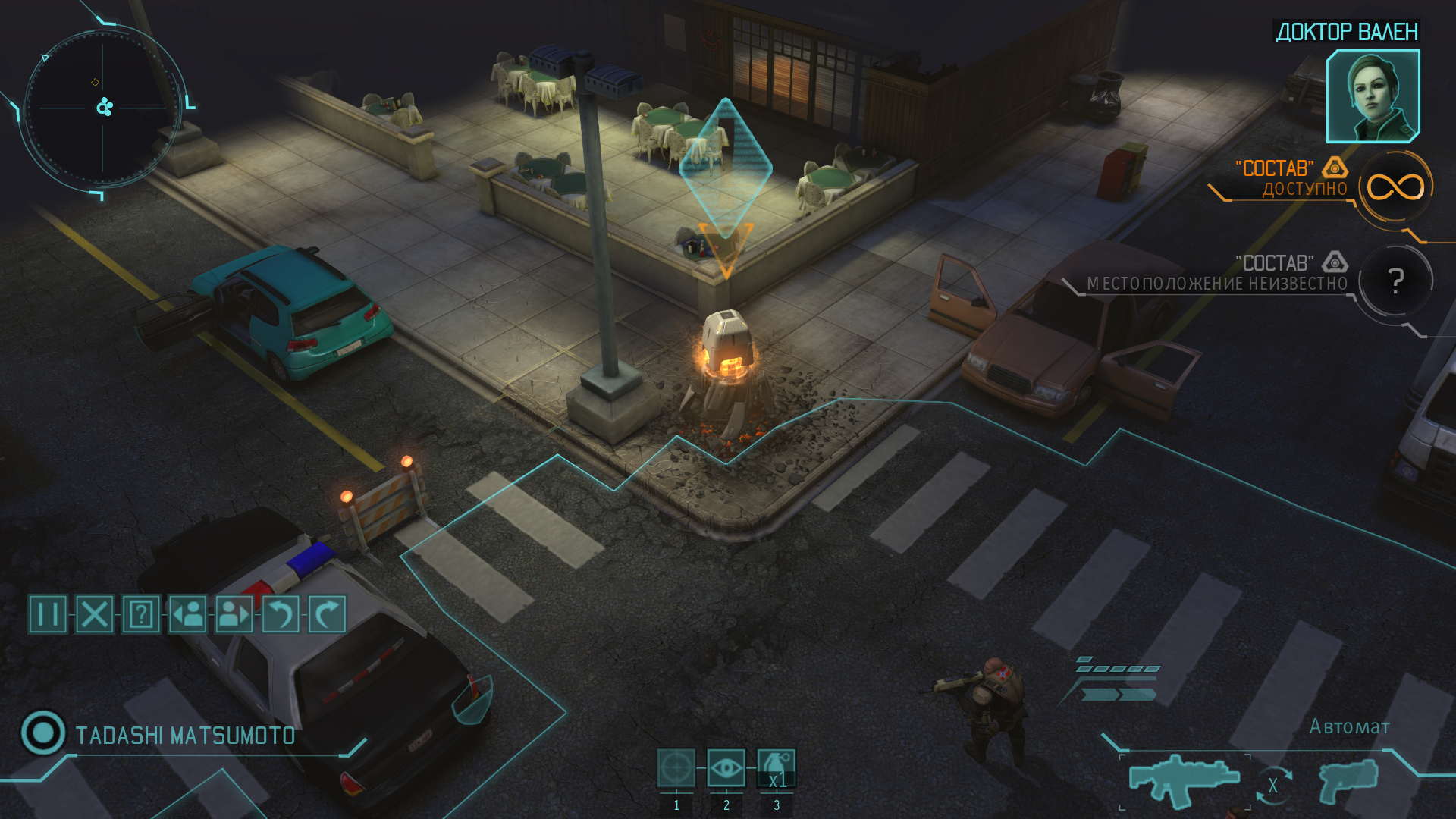The image size is (1456, 819).
Task: Activate the crosshair fire ability
Action: pos(676,768)
